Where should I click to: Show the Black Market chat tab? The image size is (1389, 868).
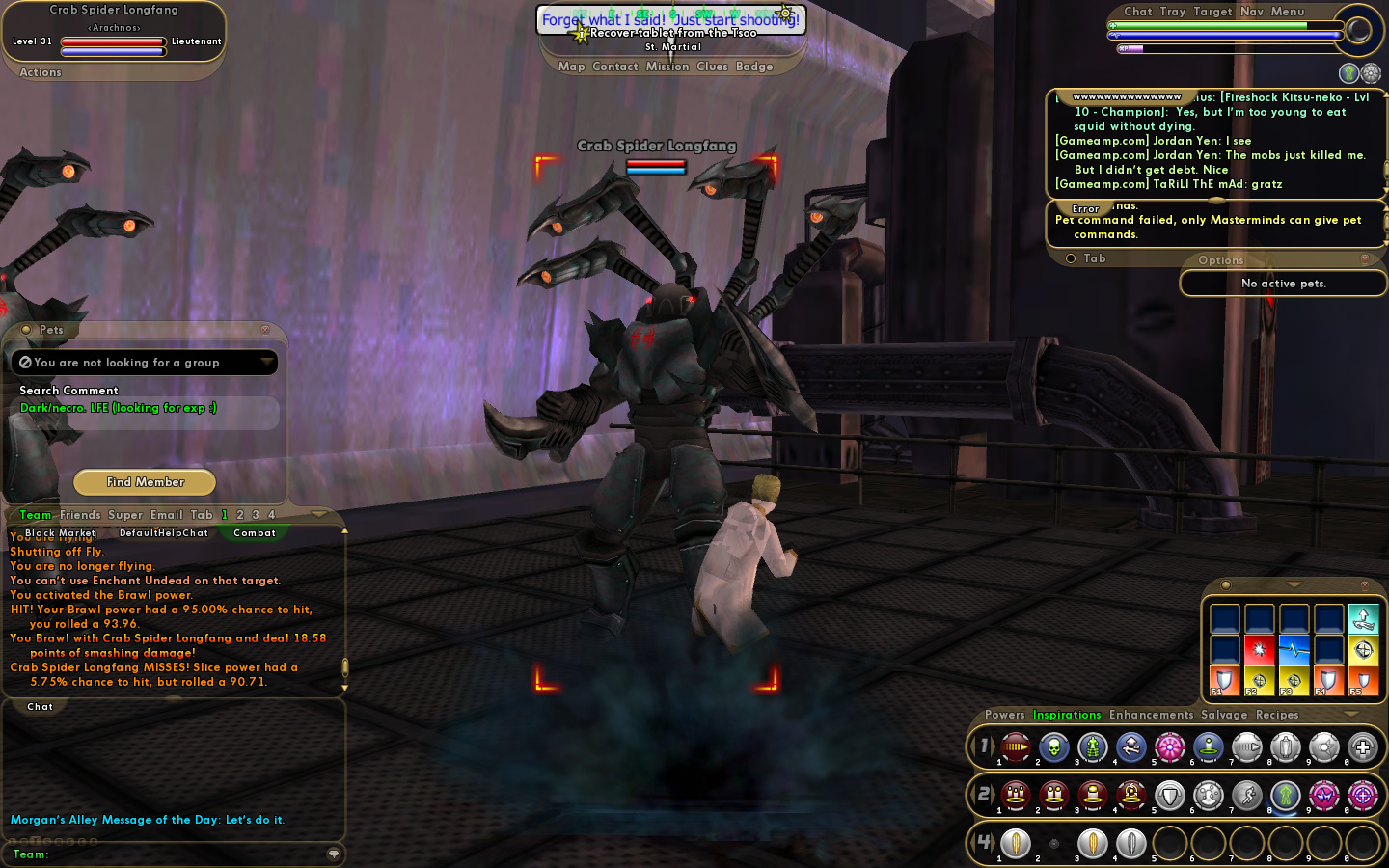60,533
